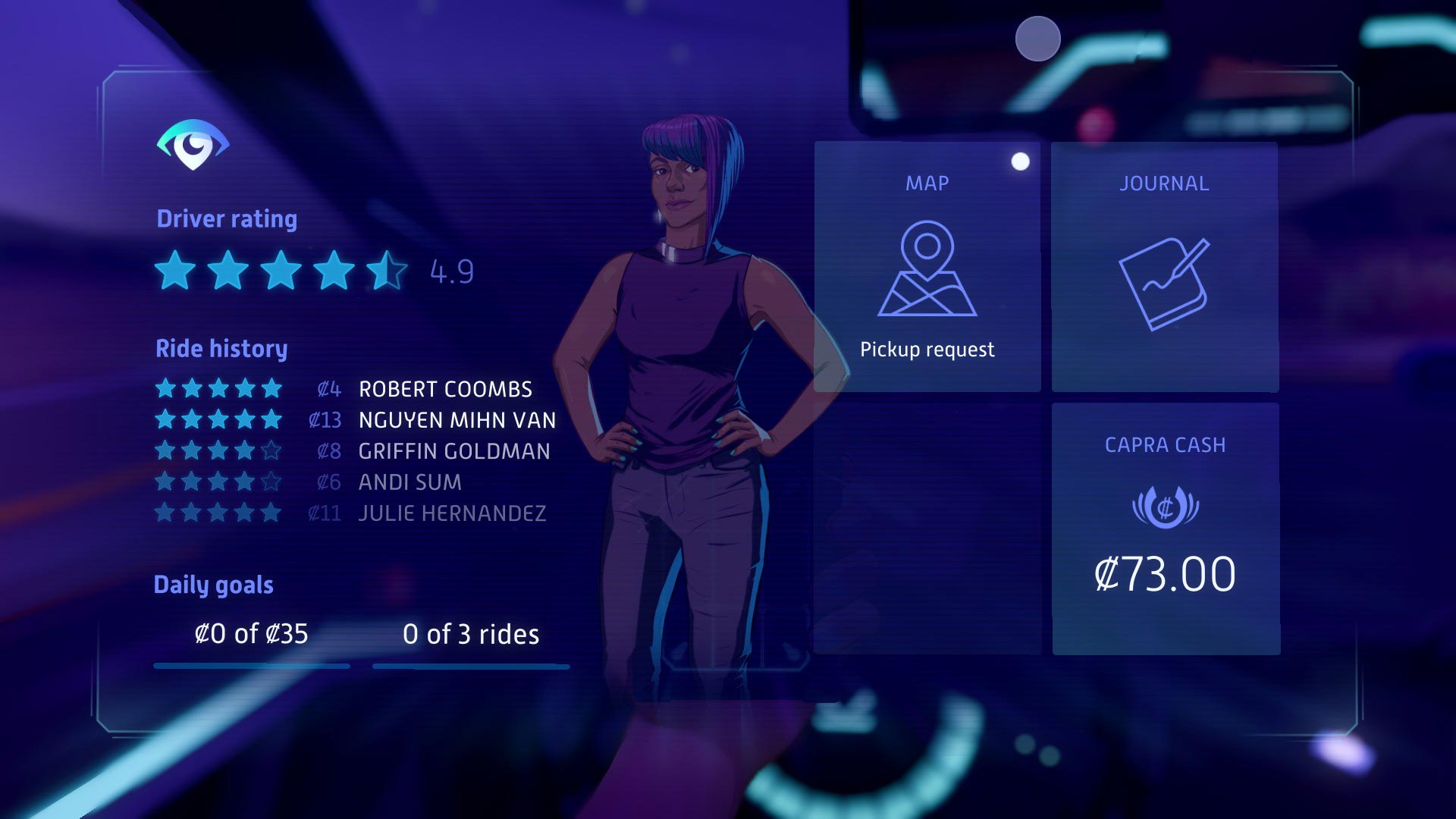Choose Griffin Goldman ride history row
This screenshot has width=1456, height=819.
(453, 451)
